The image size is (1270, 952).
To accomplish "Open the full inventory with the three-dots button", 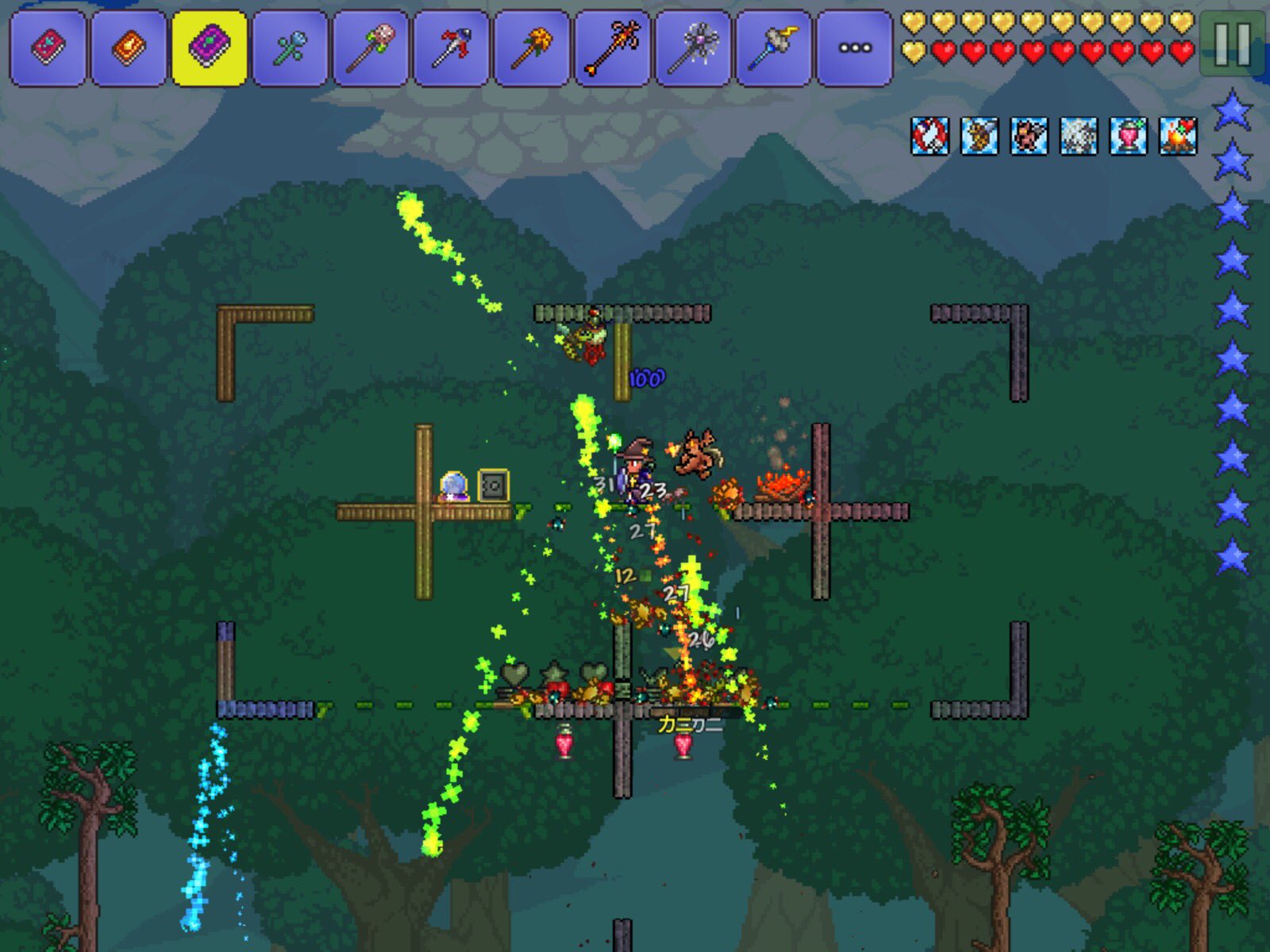I will 854,48.
